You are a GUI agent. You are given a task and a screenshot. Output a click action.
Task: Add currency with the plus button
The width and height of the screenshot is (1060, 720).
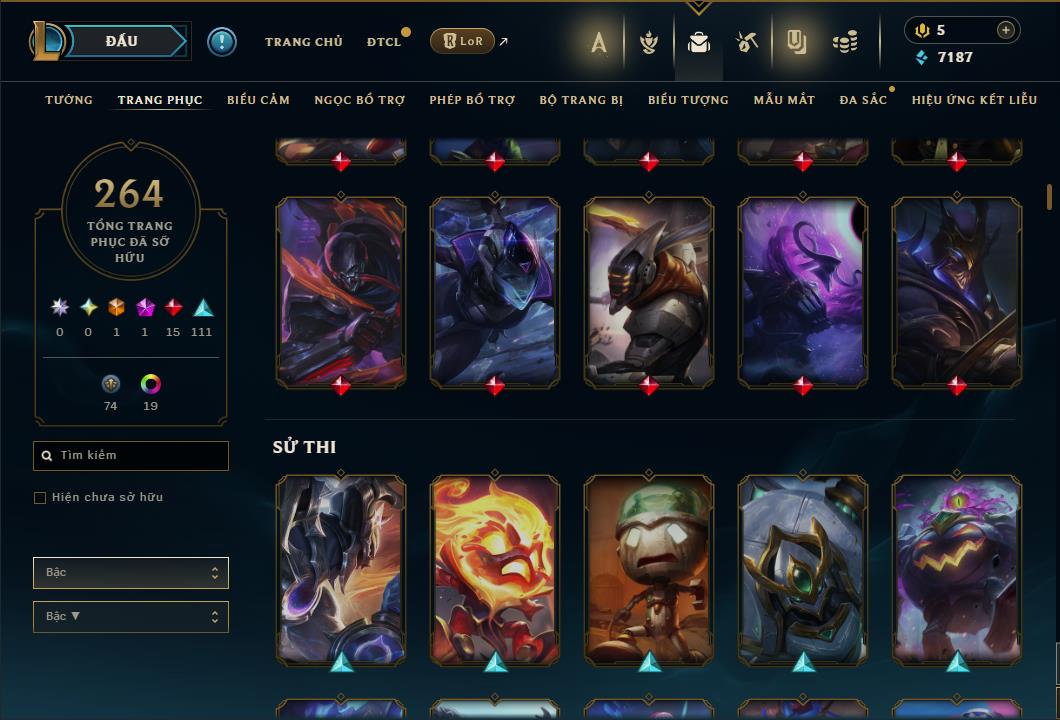click(1005, 30)
